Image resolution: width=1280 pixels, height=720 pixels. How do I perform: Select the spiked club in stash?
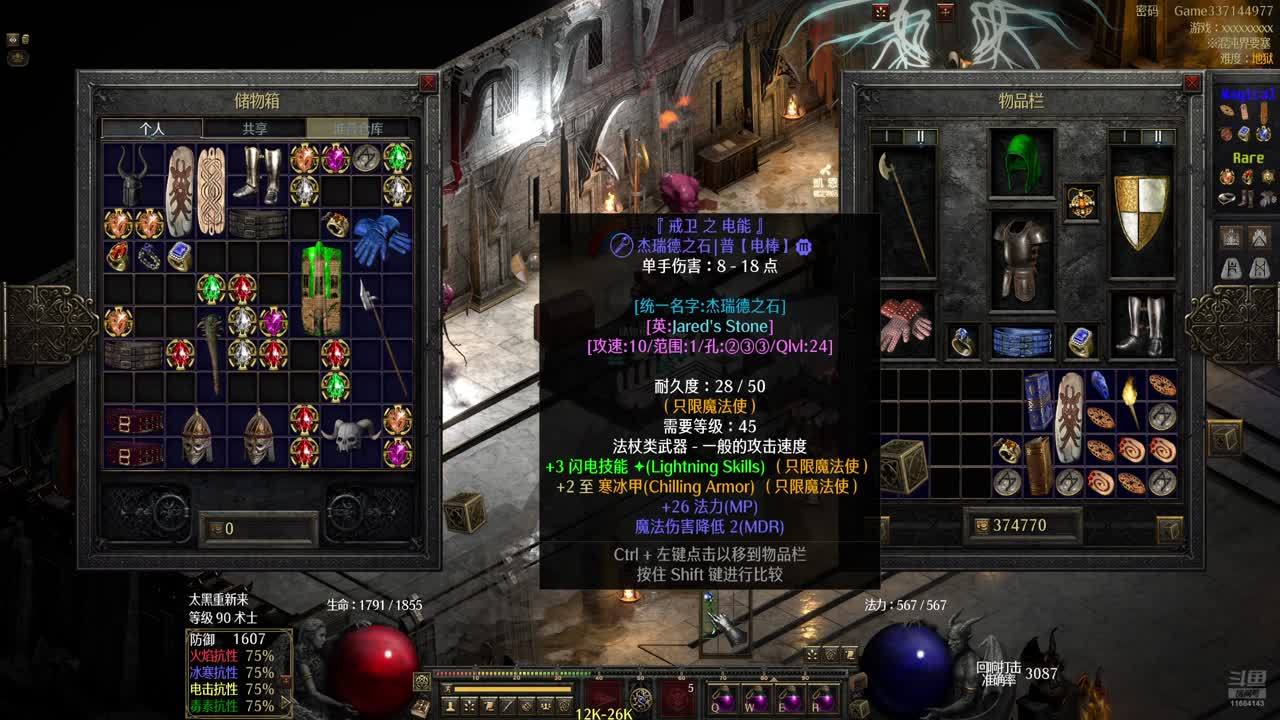(211, 352)
